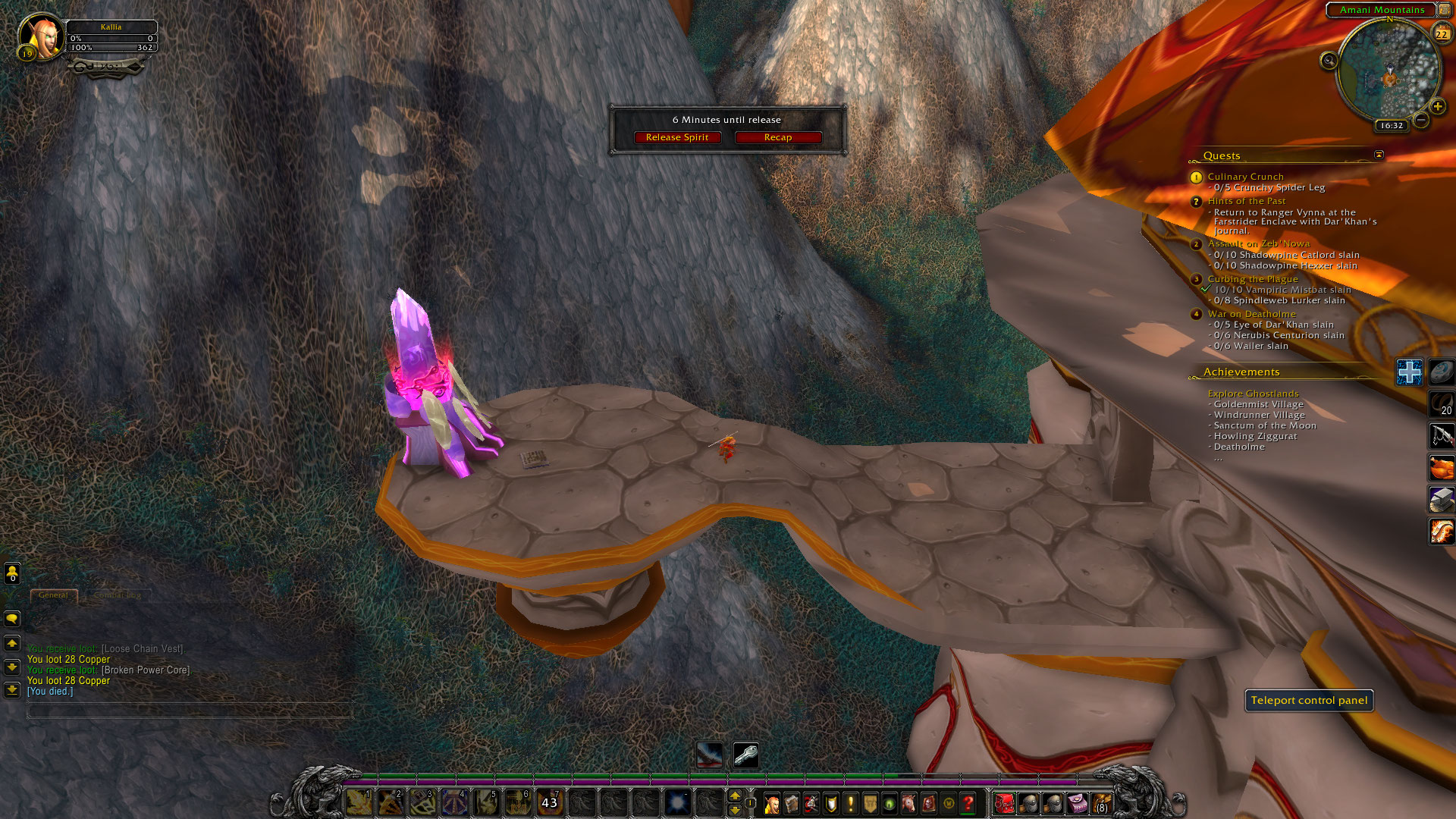Toggle the minimap tracking magnifier button

(x=1329, y=61)
